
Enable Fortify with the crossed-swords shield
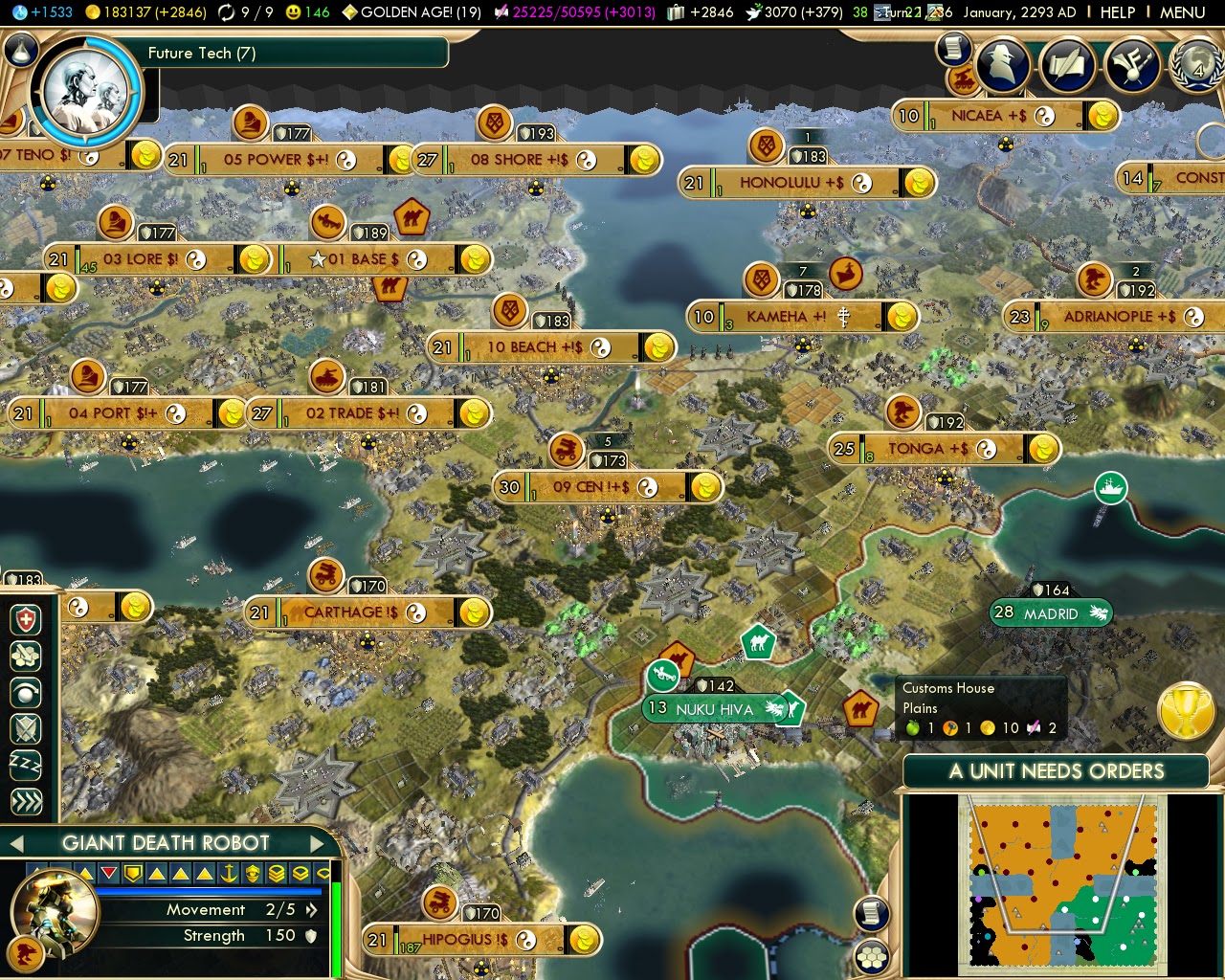click(24, 729)
